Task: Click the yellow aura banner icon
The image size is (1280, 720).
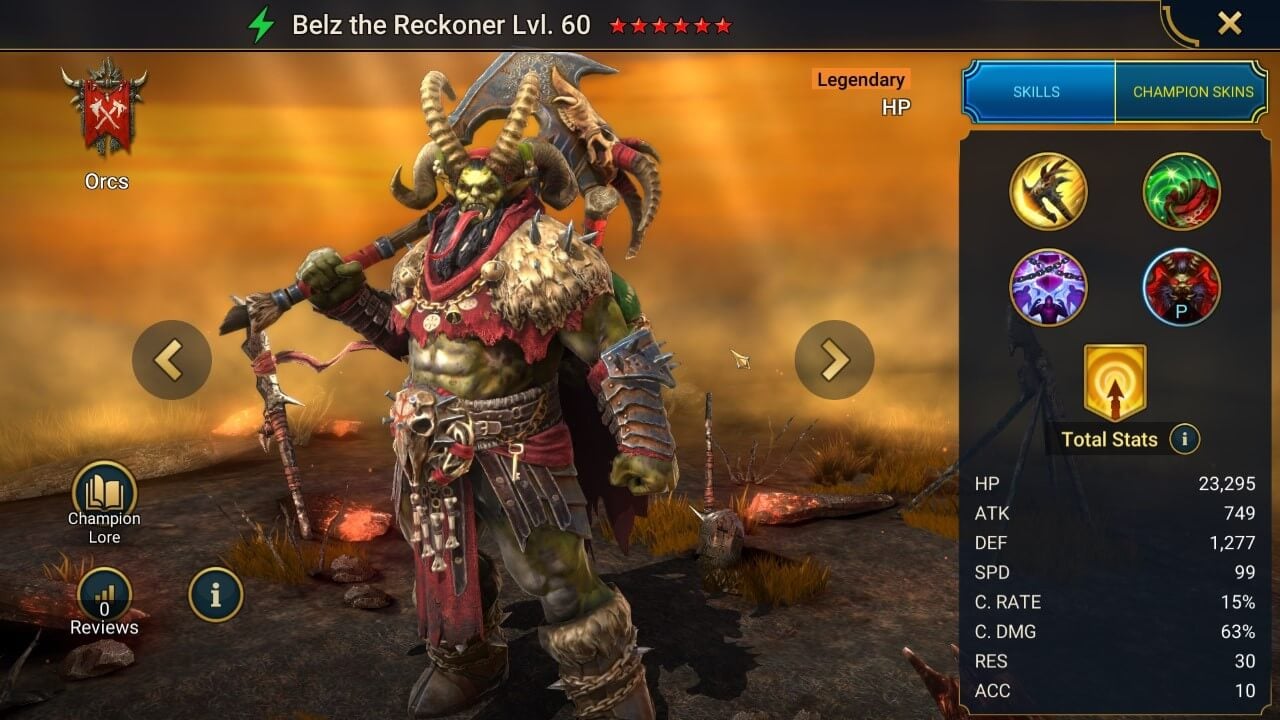Action: point(1114,383)
